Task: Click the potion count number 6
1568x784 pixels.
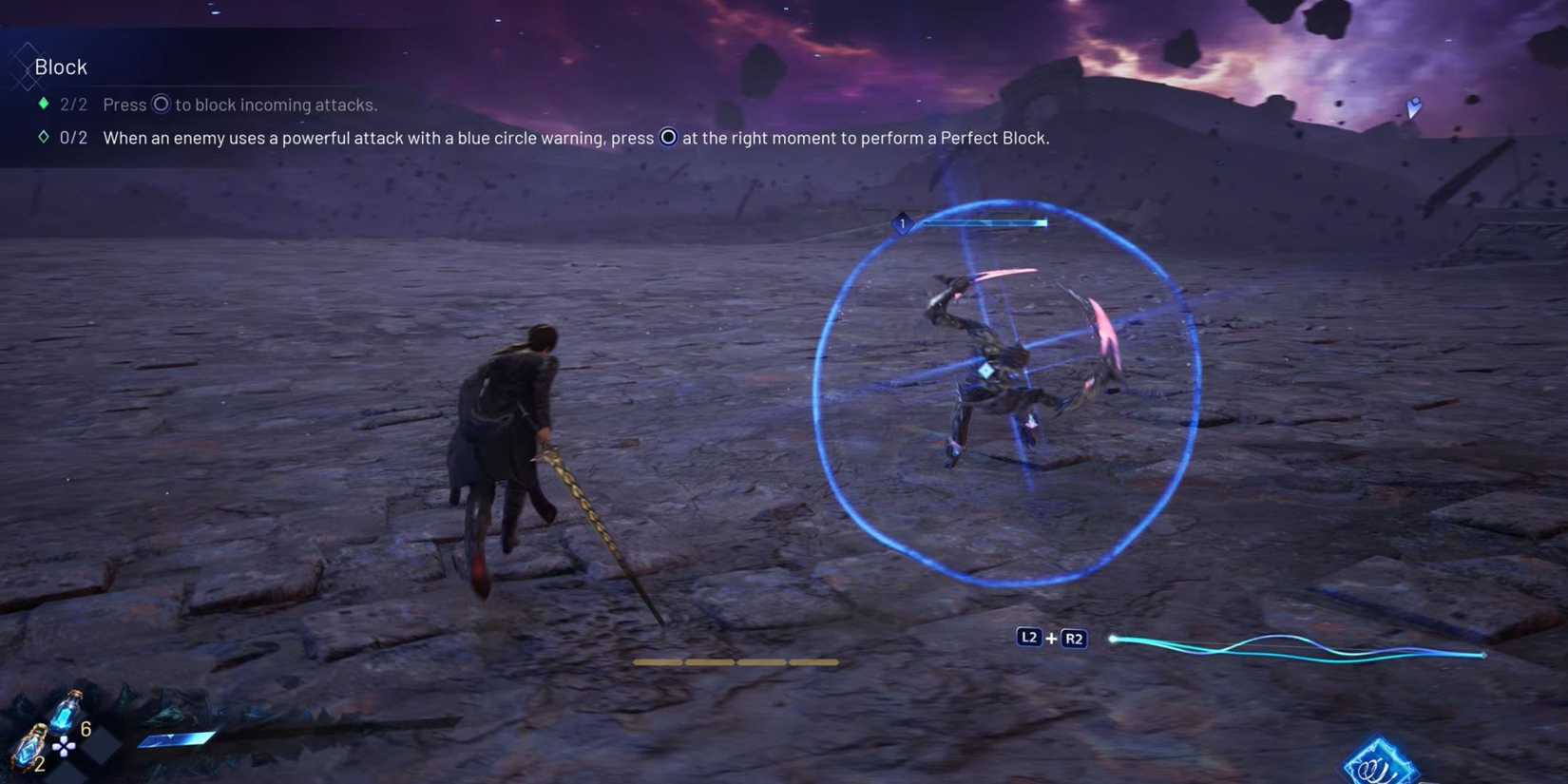Action: tap(86, 728)
